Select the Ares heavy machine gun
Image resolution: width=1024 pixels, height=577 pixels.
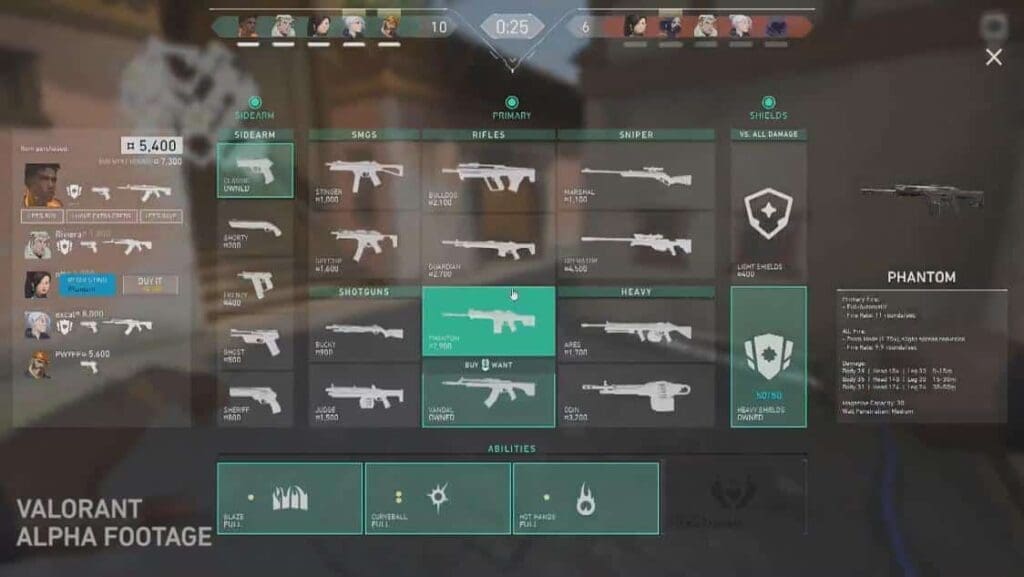coord(636,330)
